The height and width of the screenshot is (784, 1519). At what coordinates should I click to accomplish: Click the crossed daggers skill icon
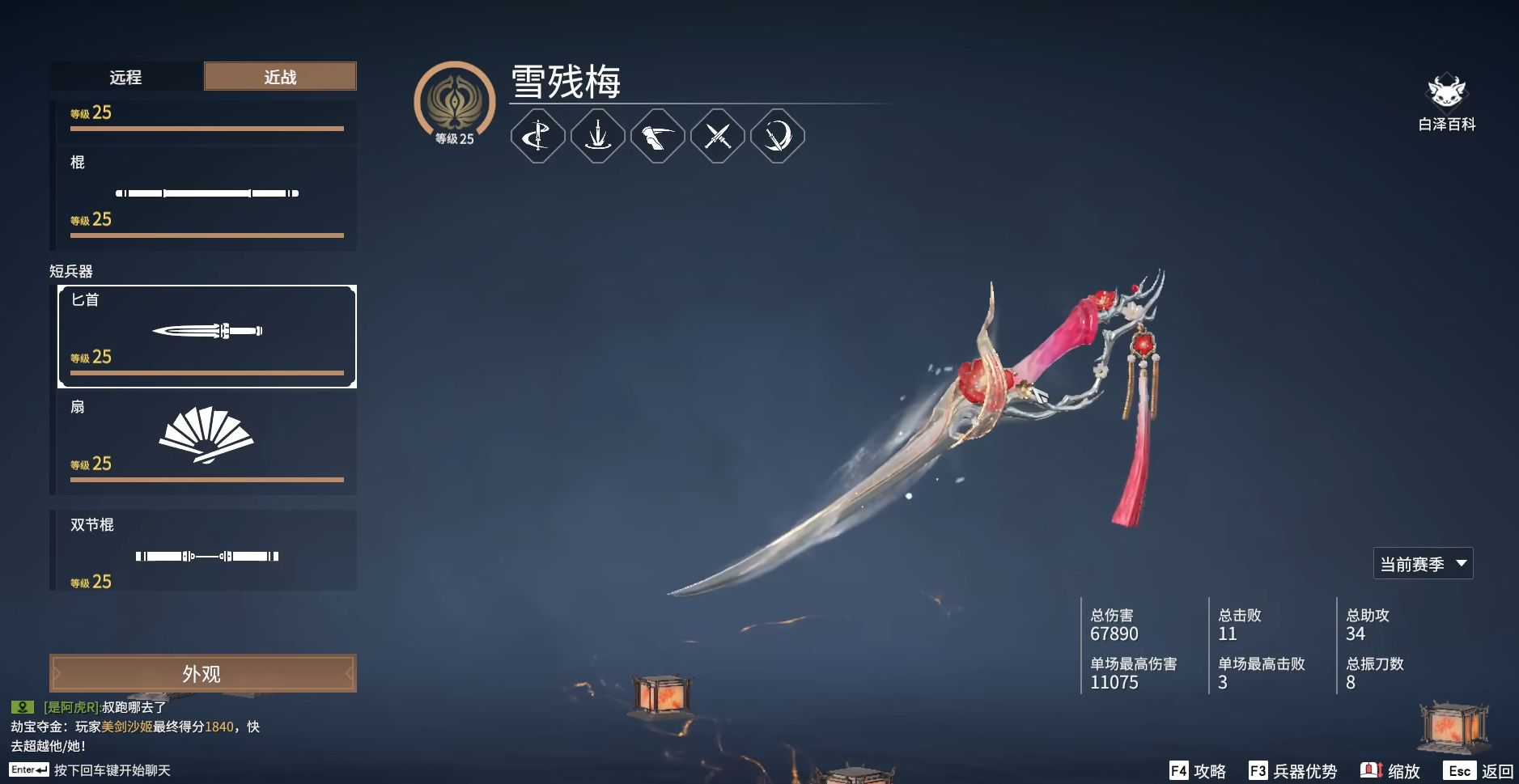[718, 136]
